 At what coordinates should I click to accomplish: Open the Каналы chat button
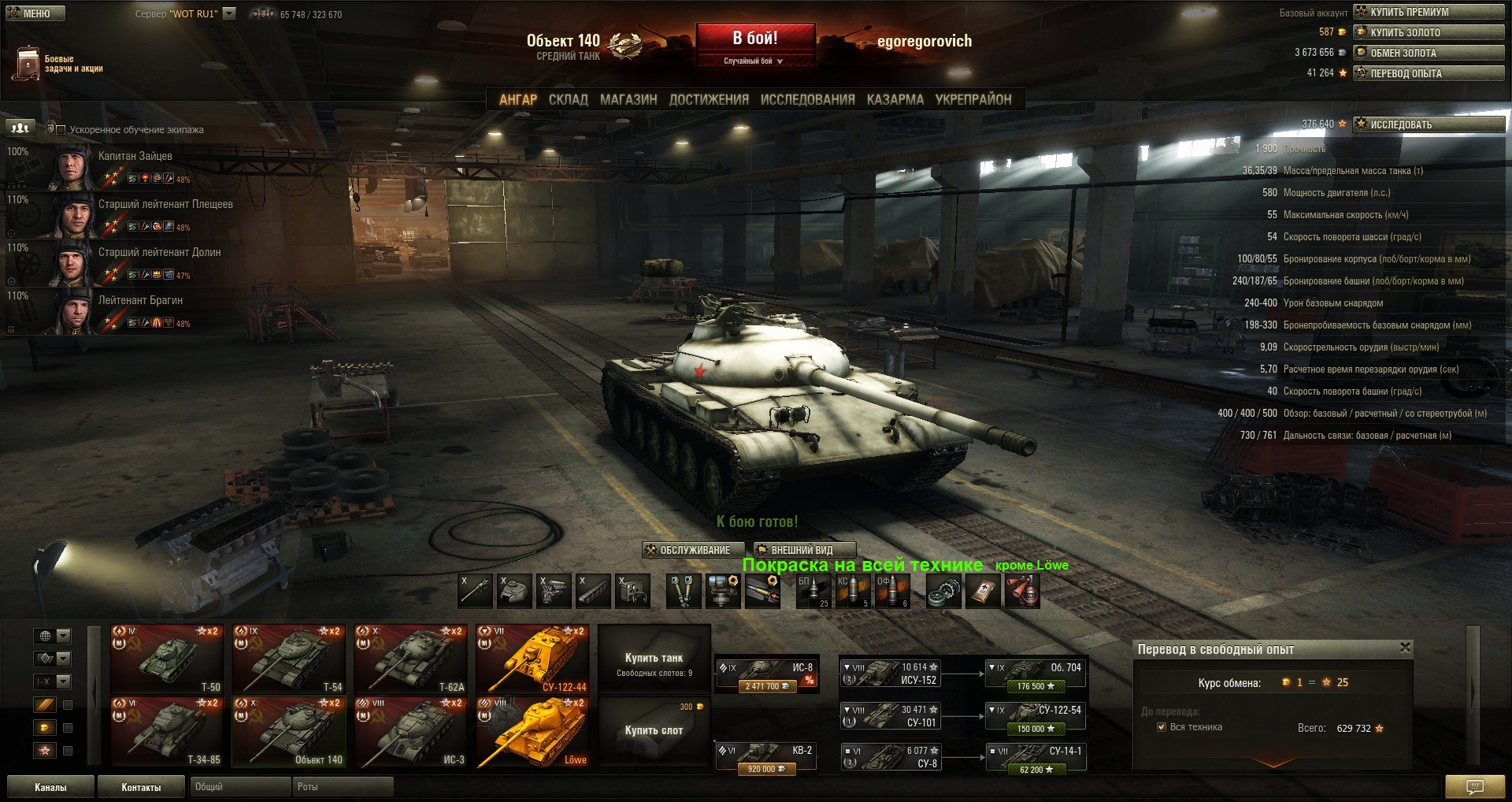[x=50, y=787]
